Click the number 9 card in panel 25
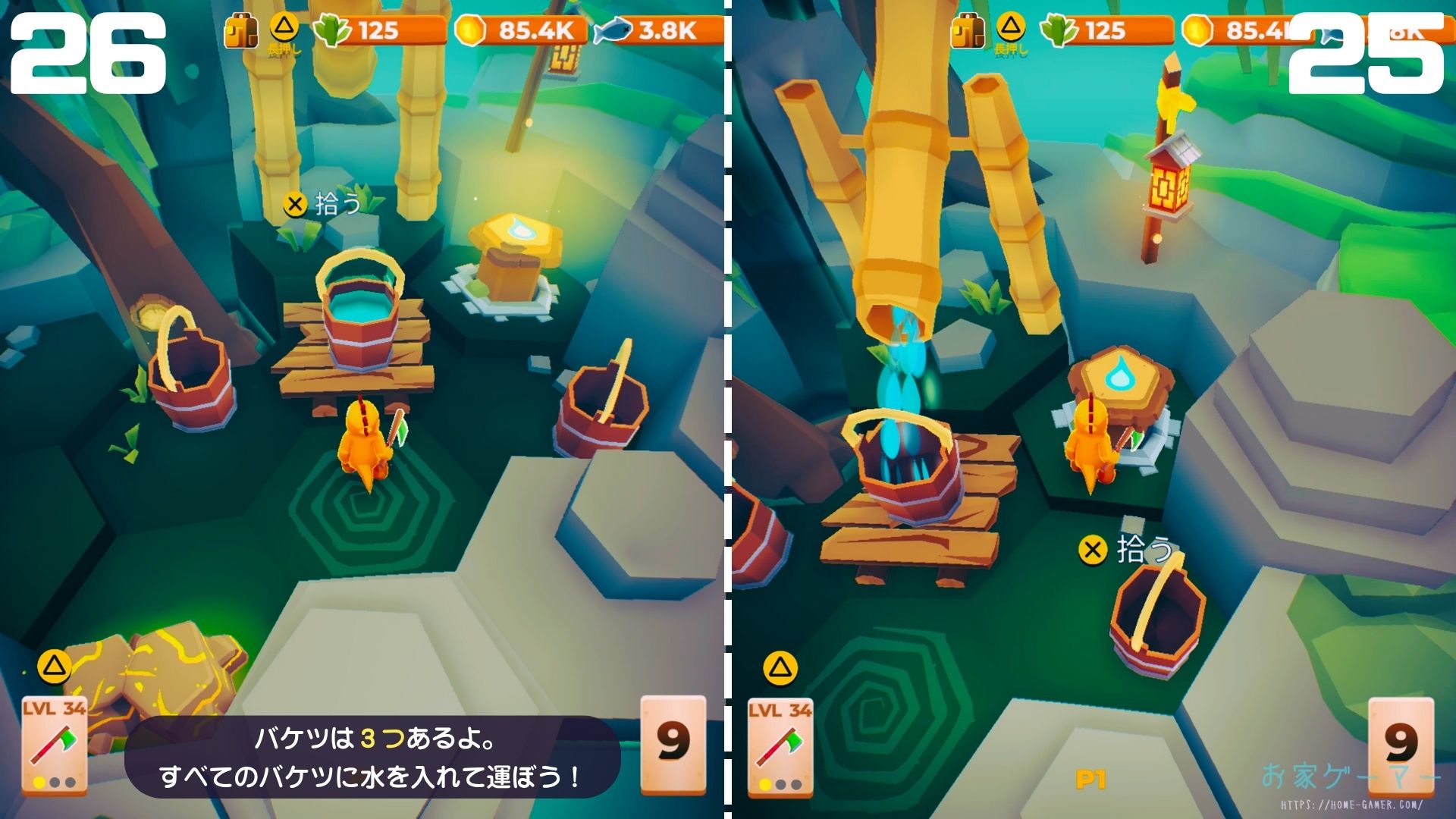This screenshot has height=819, width=1456. (x=1401, y=743)
